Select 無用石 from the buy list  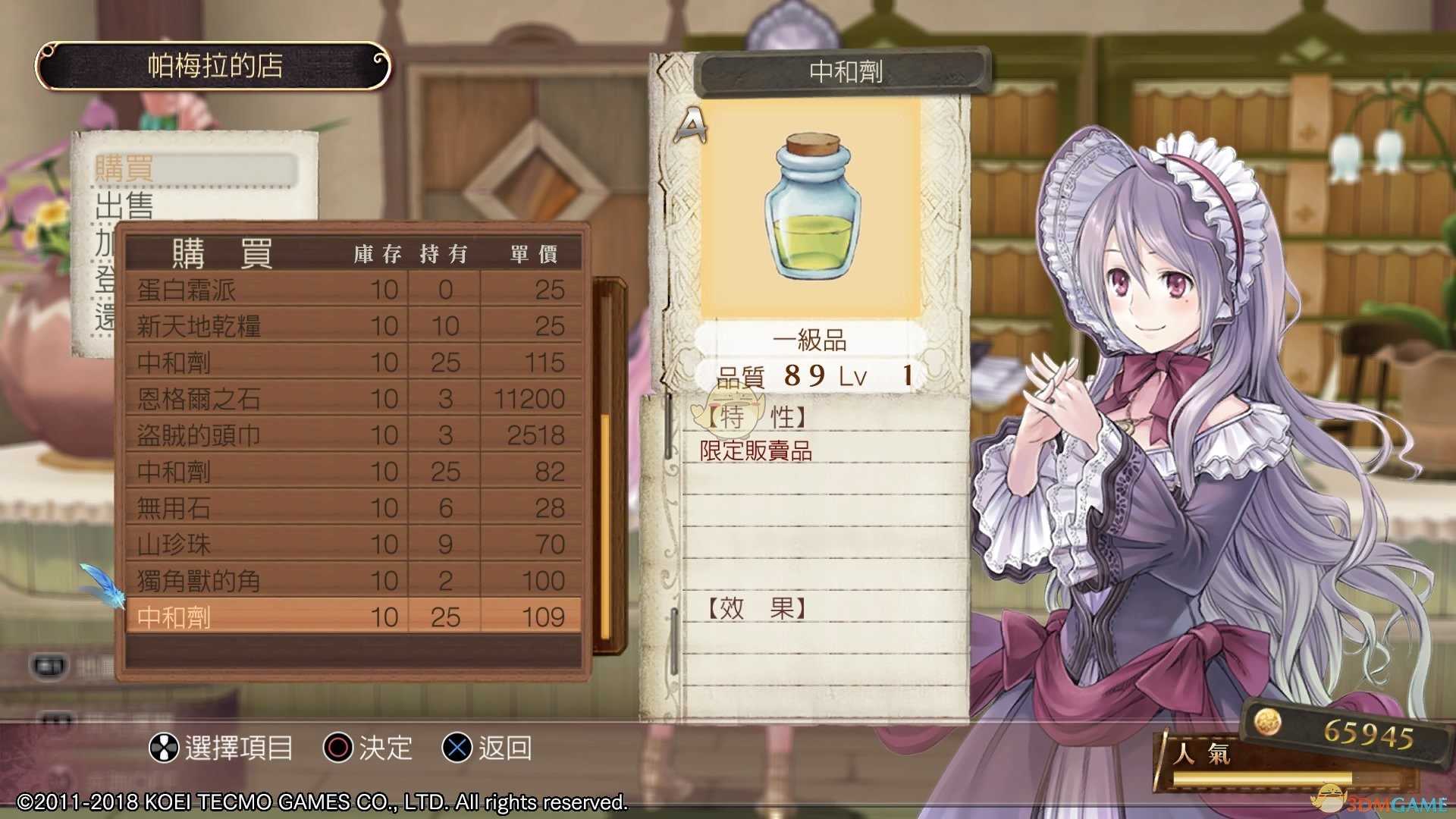353,508
